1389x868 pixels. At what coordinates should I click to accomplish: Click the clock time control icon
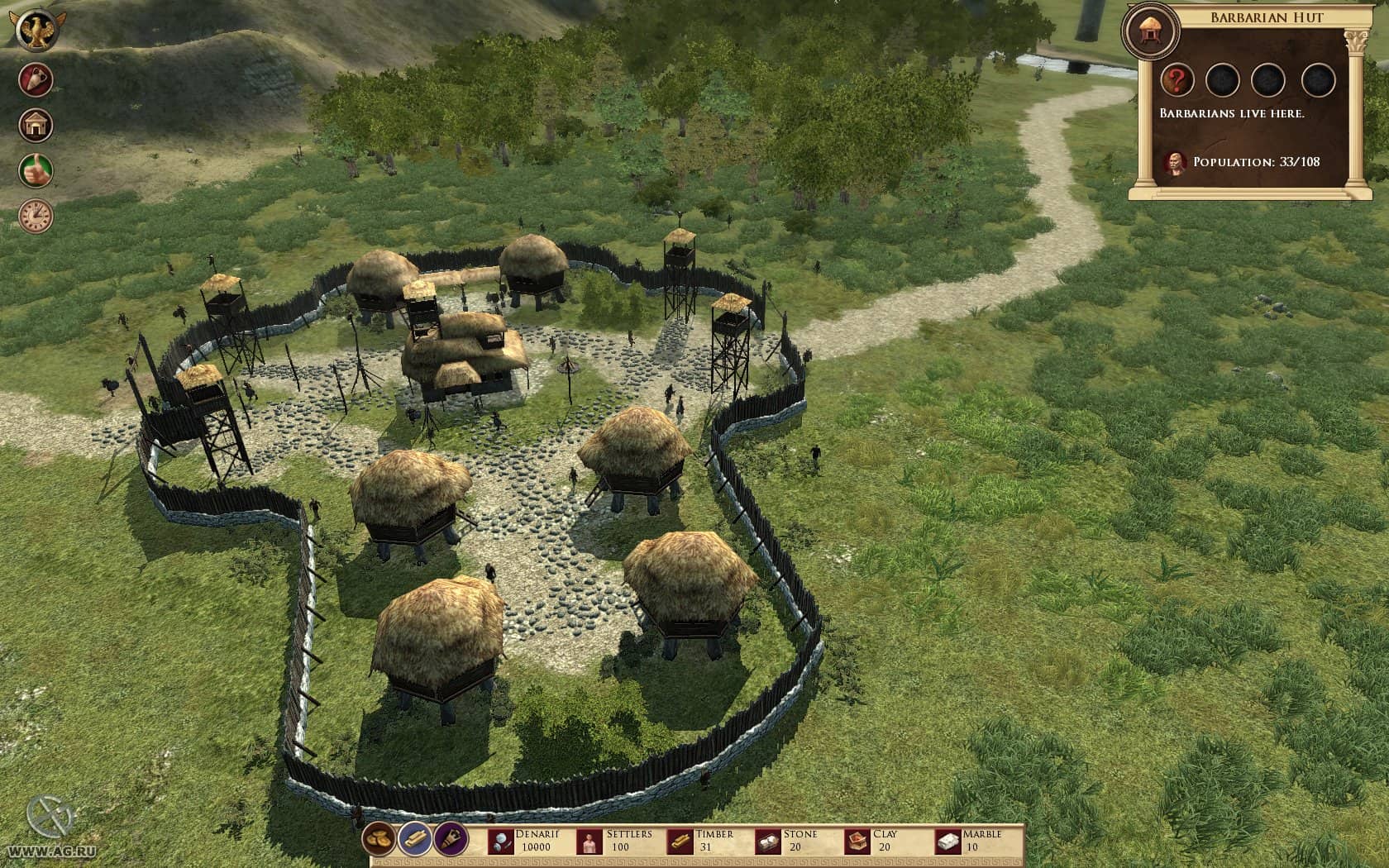tap(36, 216)
